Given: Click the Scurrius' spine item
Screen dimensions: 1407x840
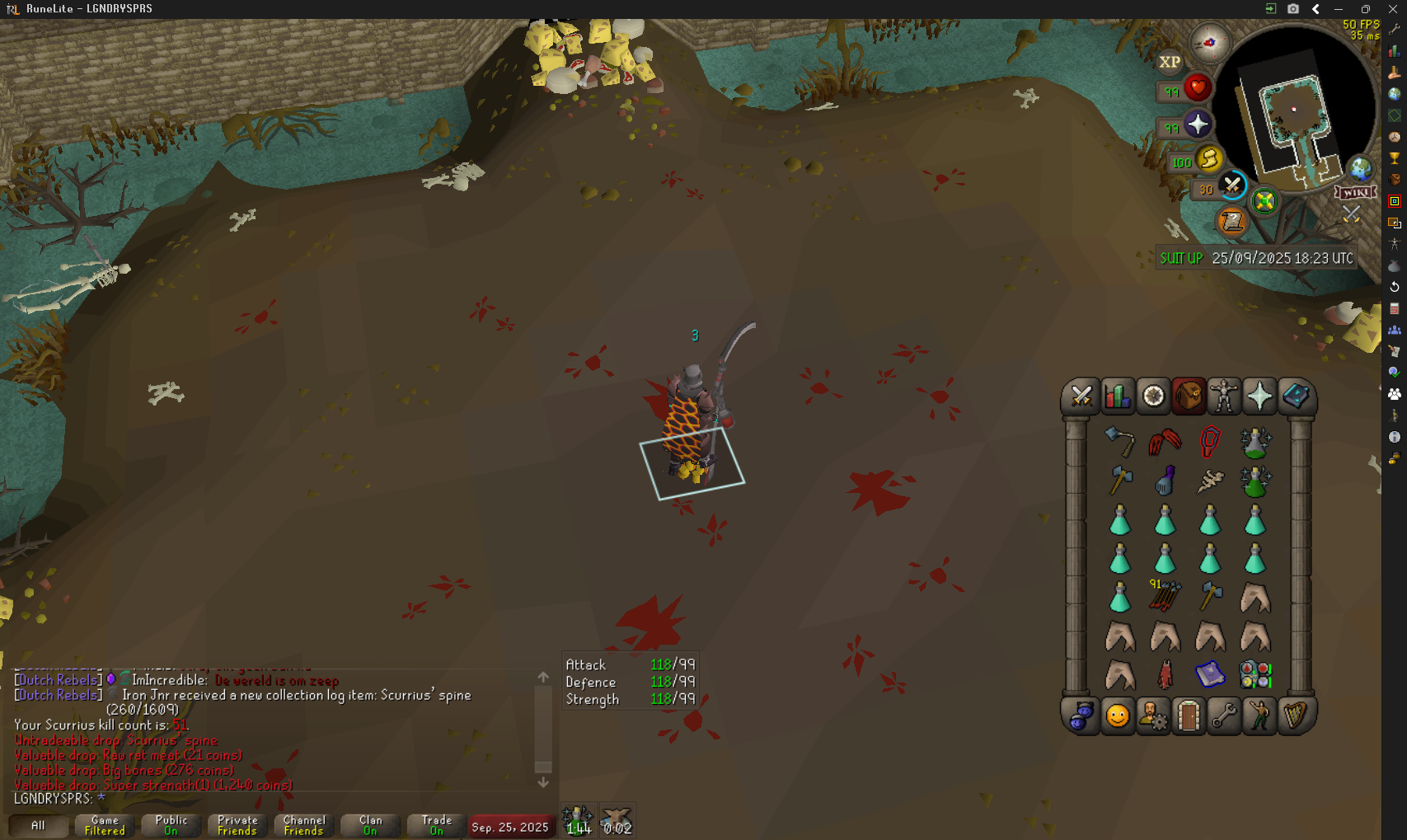Looking at the screenshot, I should tap(1210, 481).
